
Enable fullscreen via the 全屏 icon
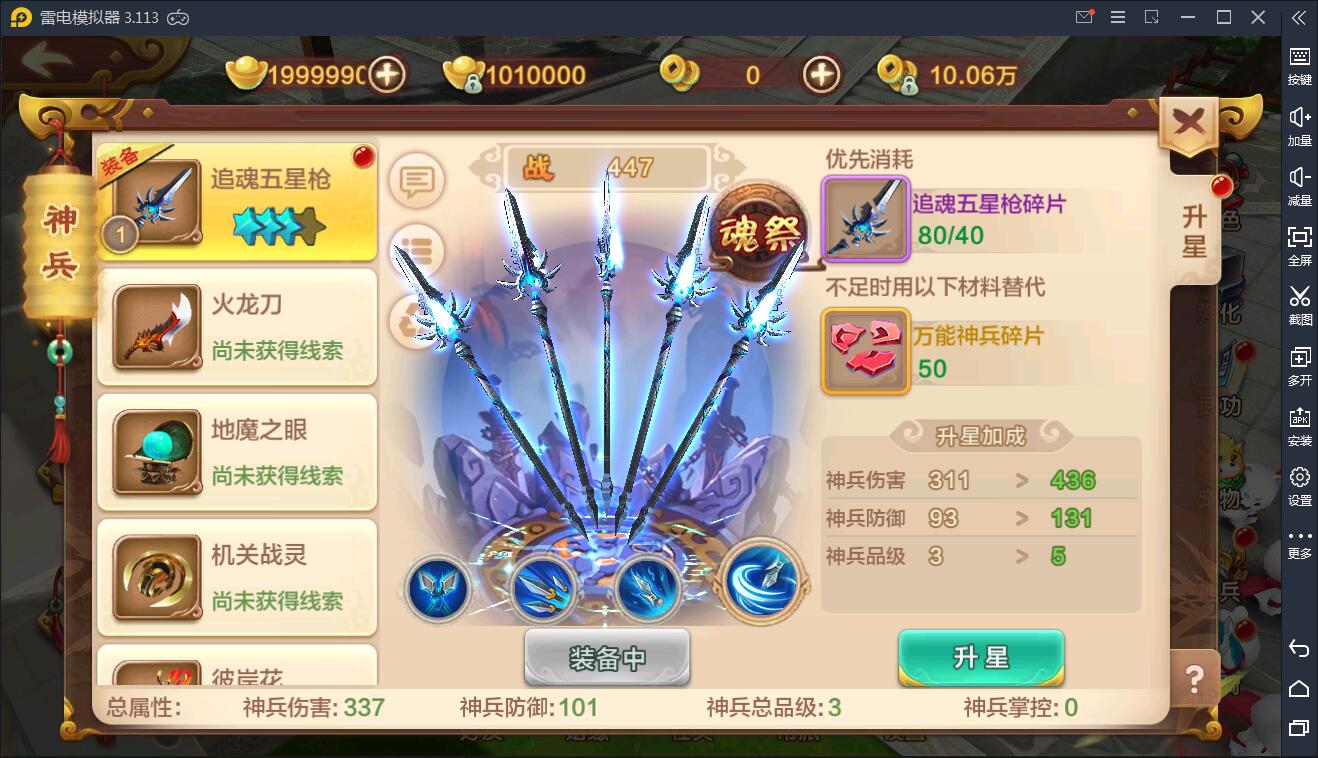(x=1299, y=245)
